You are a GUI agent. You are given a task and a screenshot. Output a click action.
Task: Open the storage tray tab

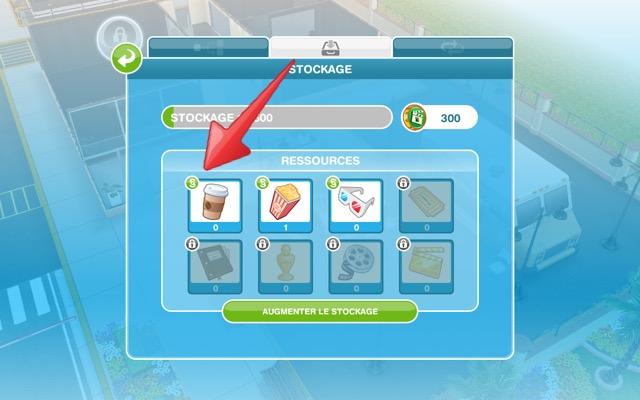click(x=330, y=48)
